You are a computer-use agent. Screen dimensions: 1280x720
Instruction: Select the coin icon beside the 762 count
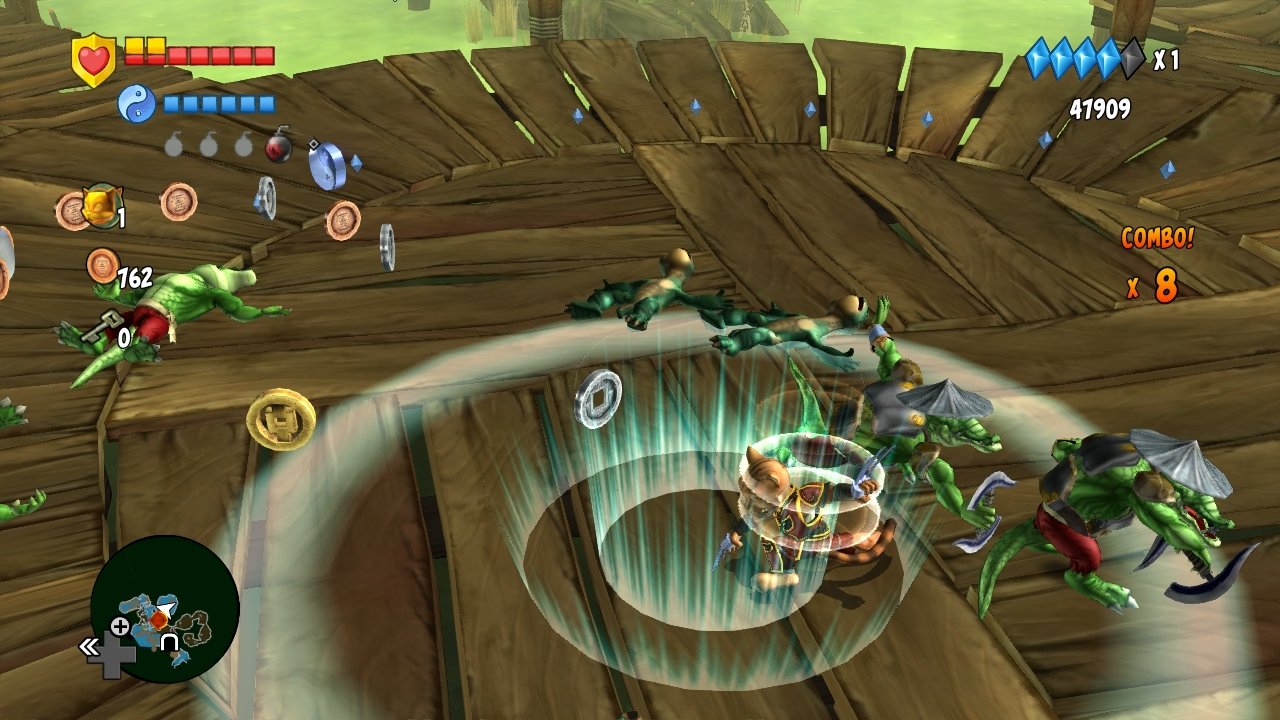point(102,265)
